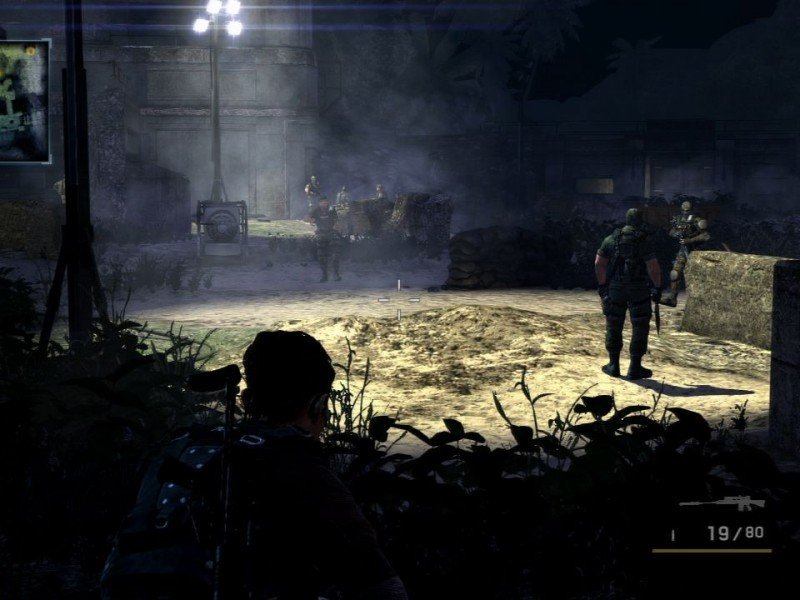Viewport: 800px width, 600px height.
Task: Open the minimap panel
Action: coord(23,101)
